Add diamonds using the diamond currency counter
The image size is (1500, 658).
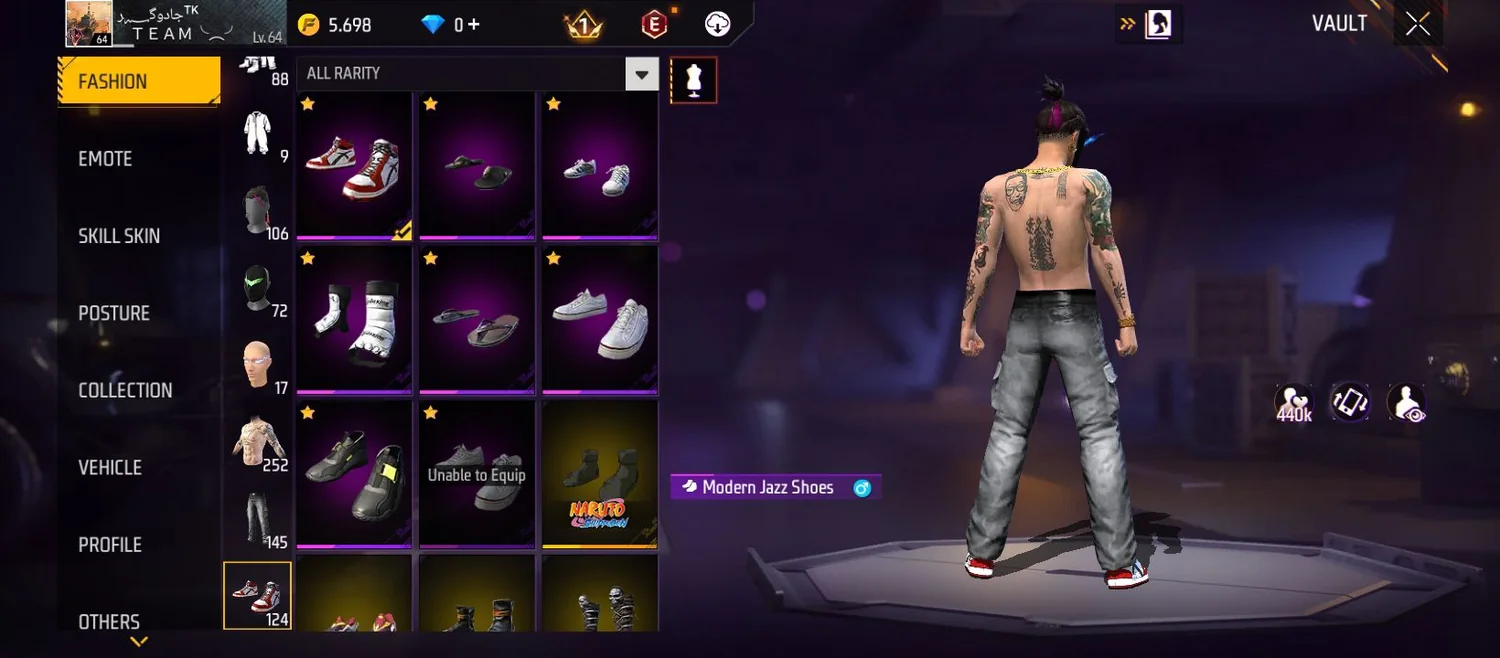coord(453,25)
